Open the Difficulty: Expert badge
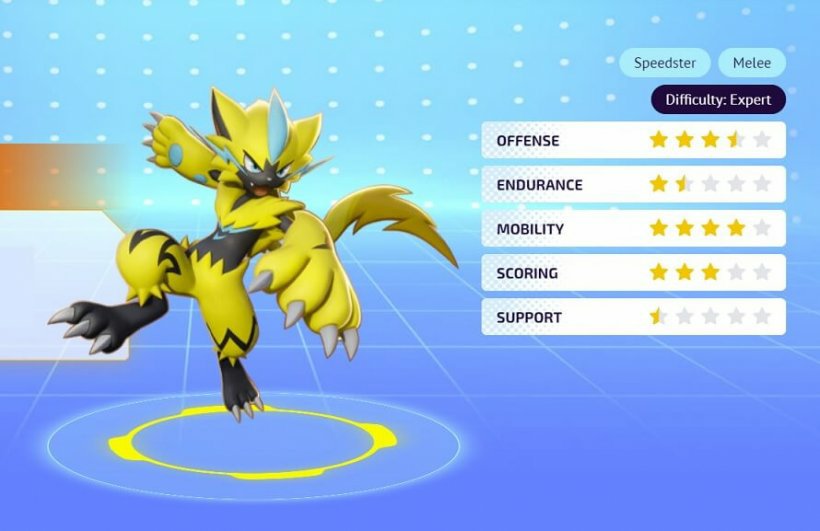This screenshot has height=531, width=820. click(x=718, y=100)
